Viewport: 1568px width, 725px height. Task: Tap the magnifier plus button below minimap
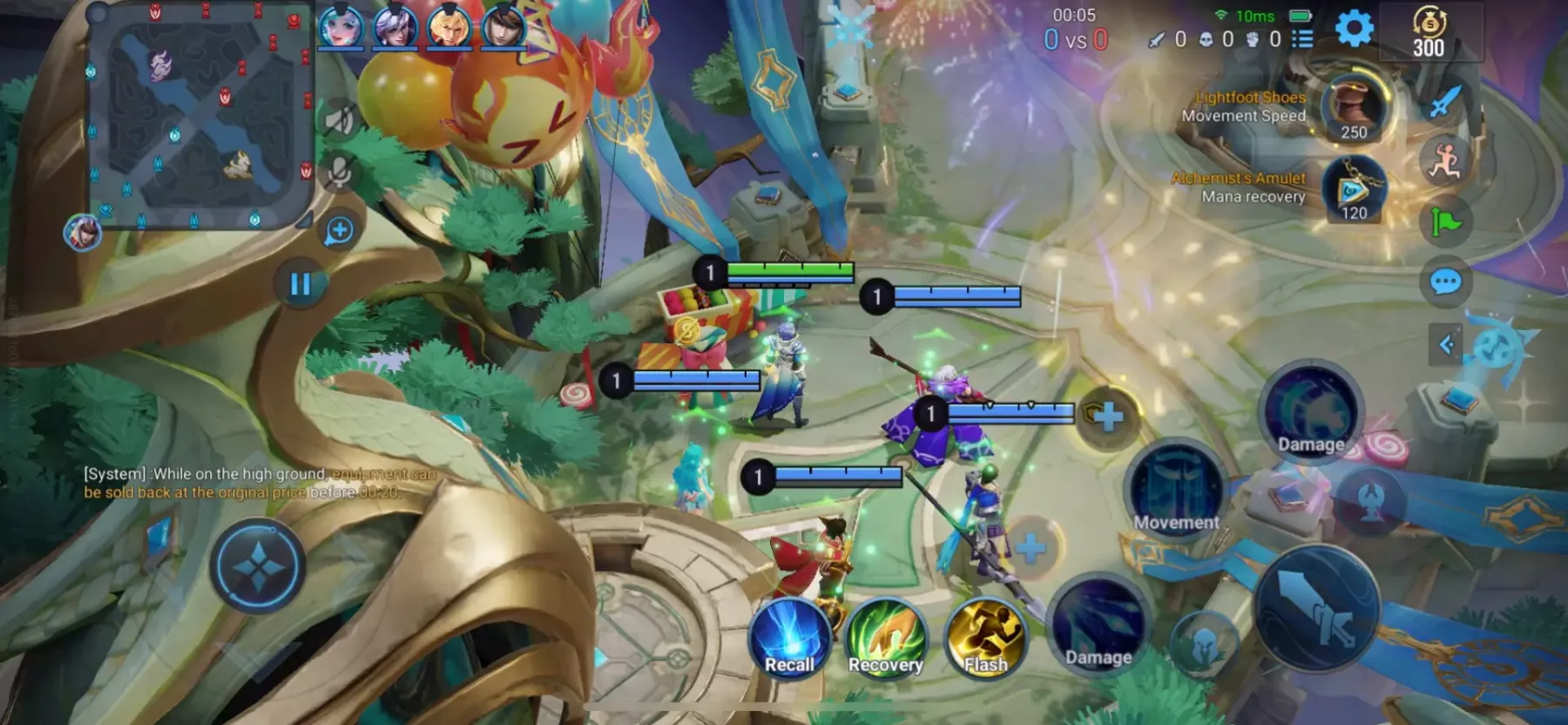(339, 231)
